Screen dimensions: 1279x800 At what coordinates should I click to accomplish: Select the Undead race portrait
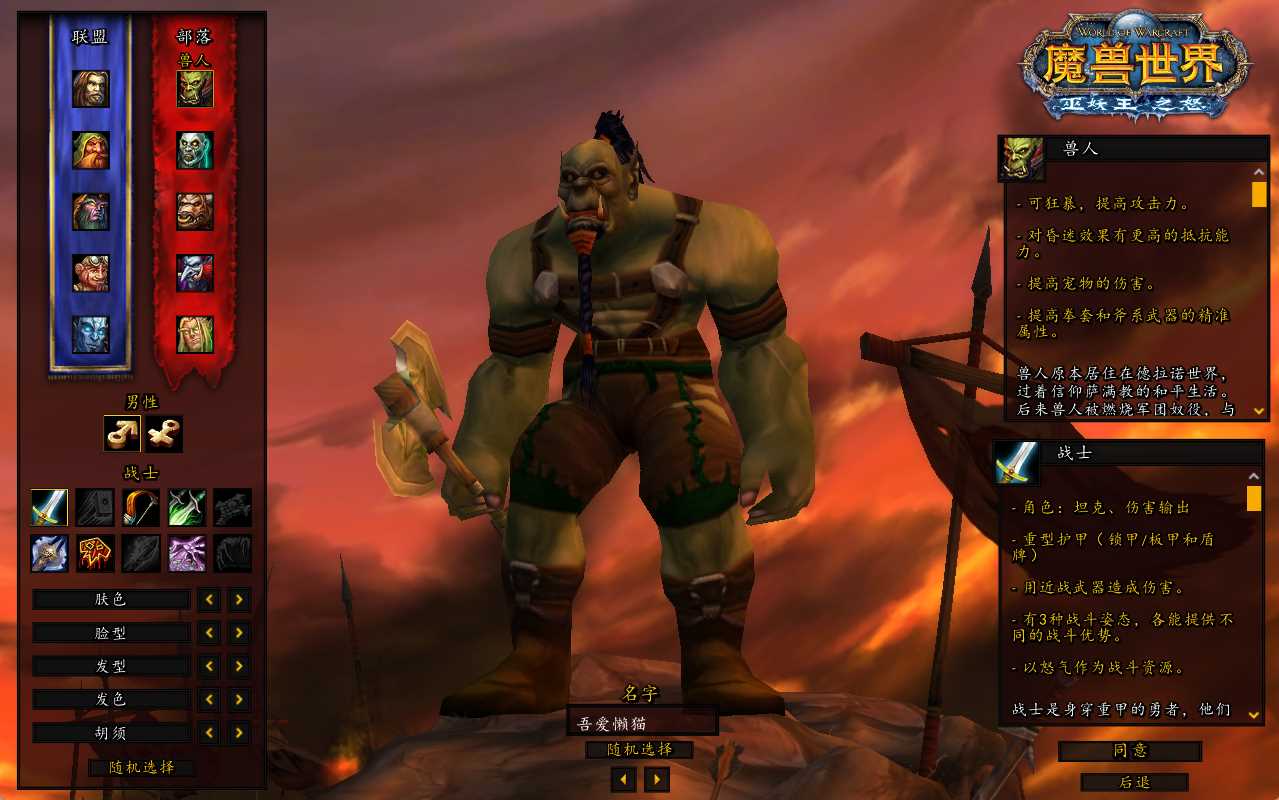click(195, 150)
